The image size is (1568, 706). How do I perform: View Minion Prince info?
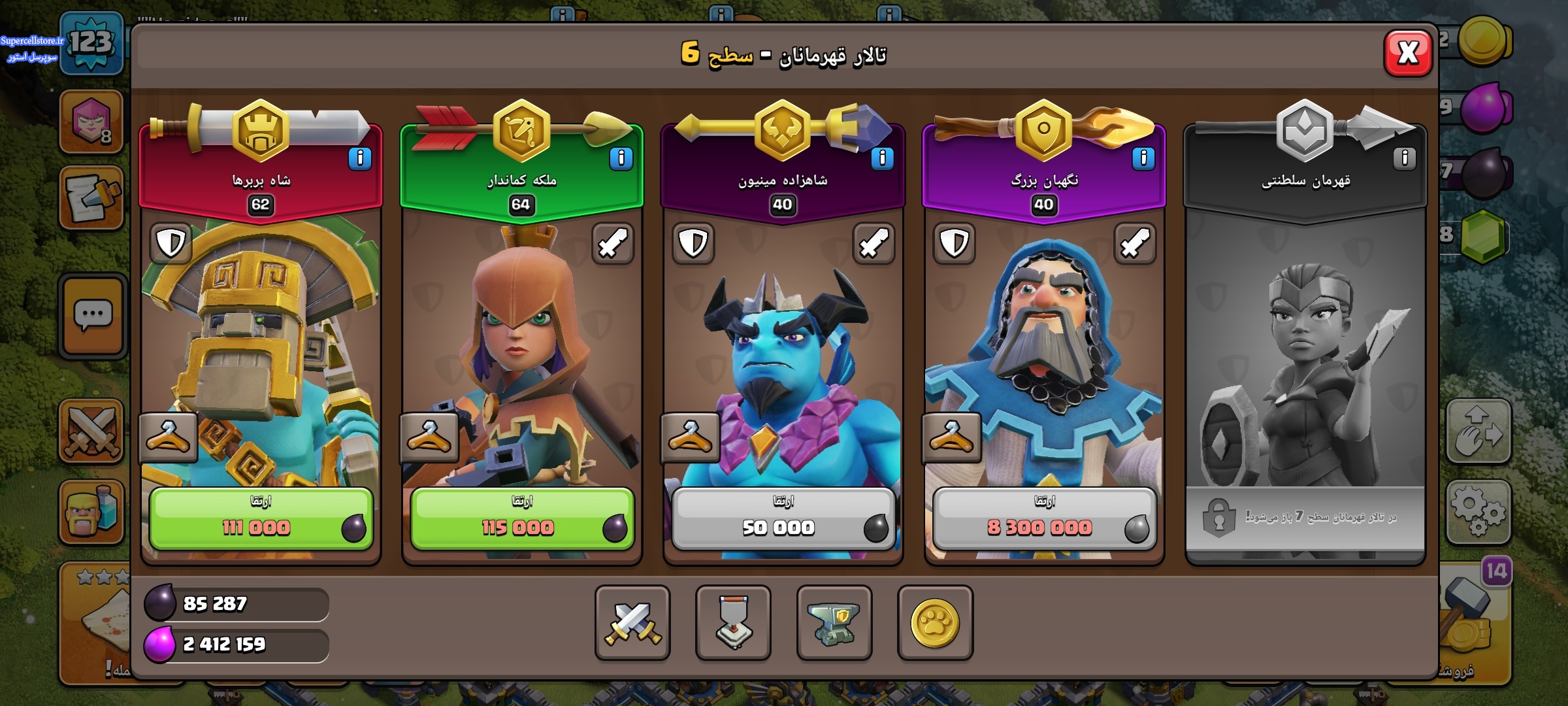coord(882,158)
